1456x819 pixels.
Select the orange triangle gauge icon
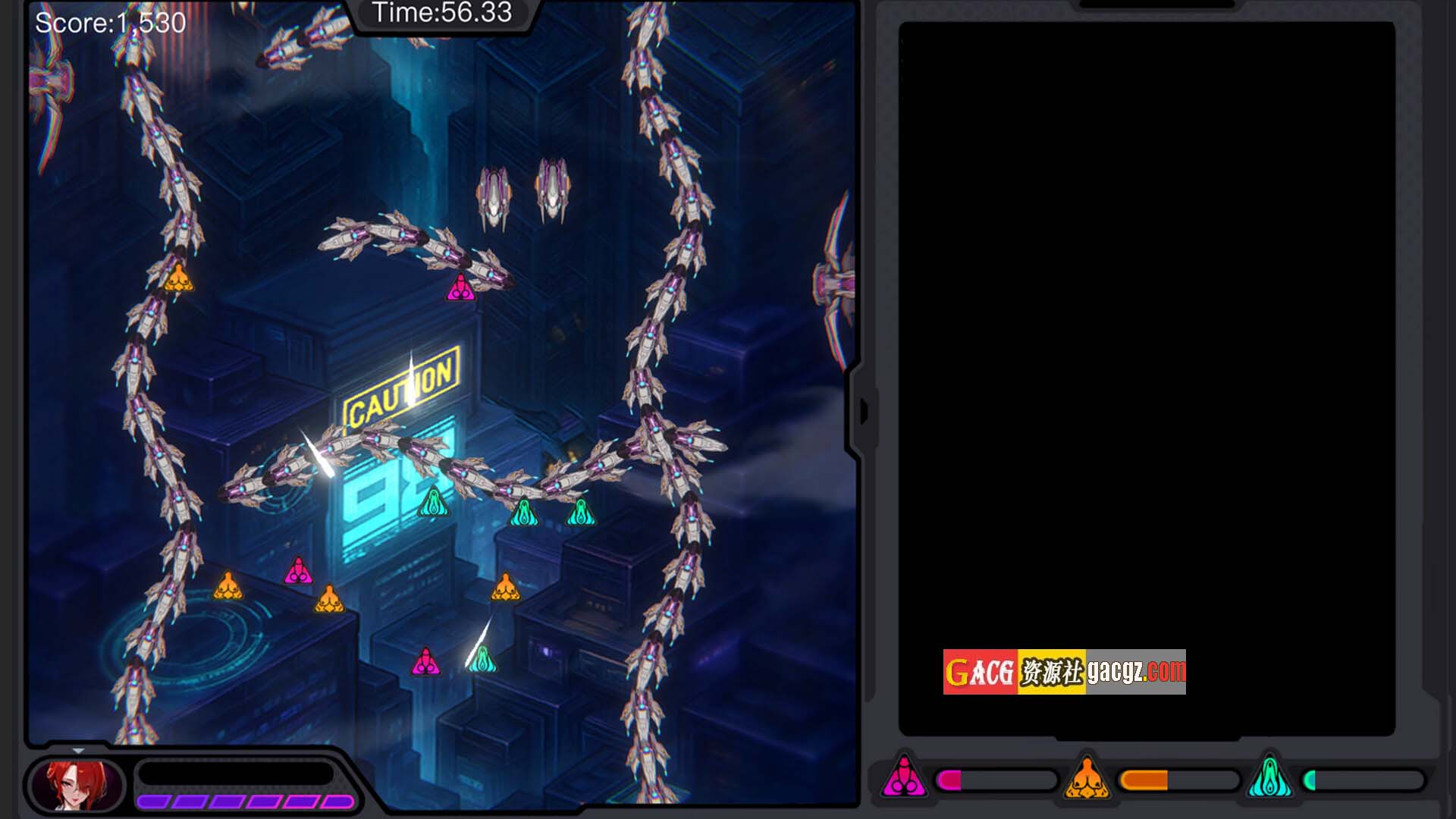coord(1087,778)
